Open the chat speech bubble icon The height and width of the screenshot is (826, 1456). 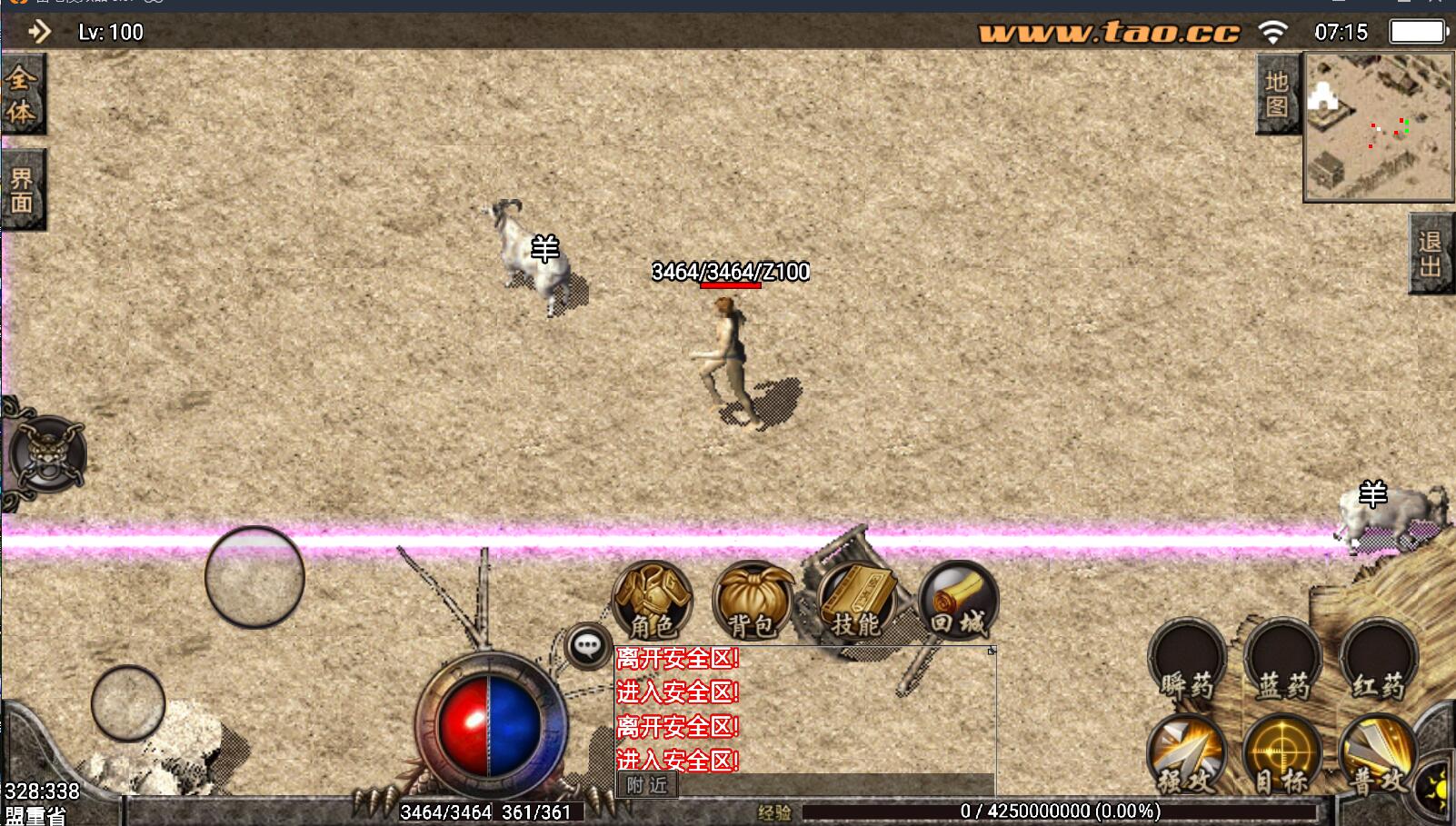[x=587, y=647]
